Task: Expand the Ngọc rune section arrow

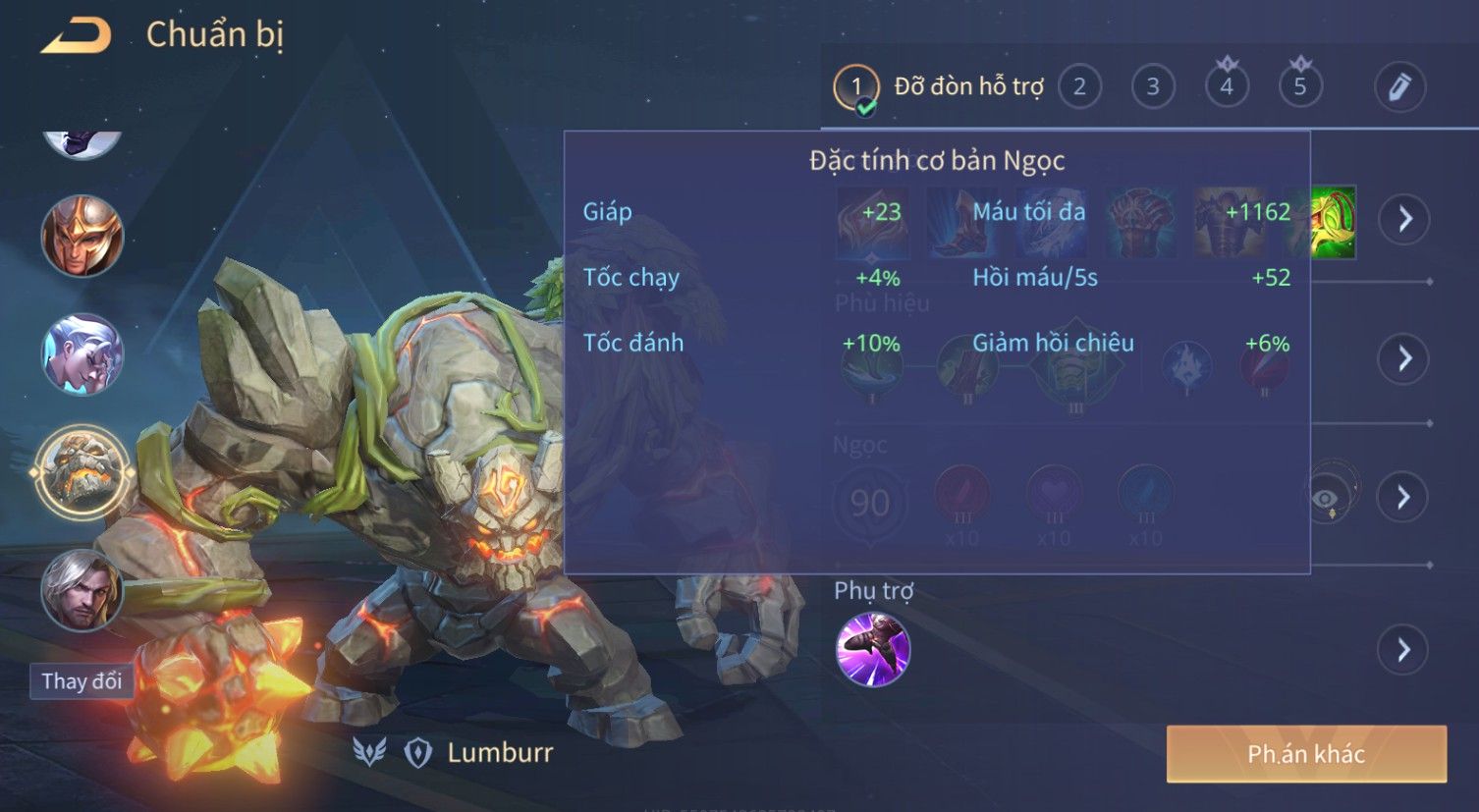Action: (1404, 498)
